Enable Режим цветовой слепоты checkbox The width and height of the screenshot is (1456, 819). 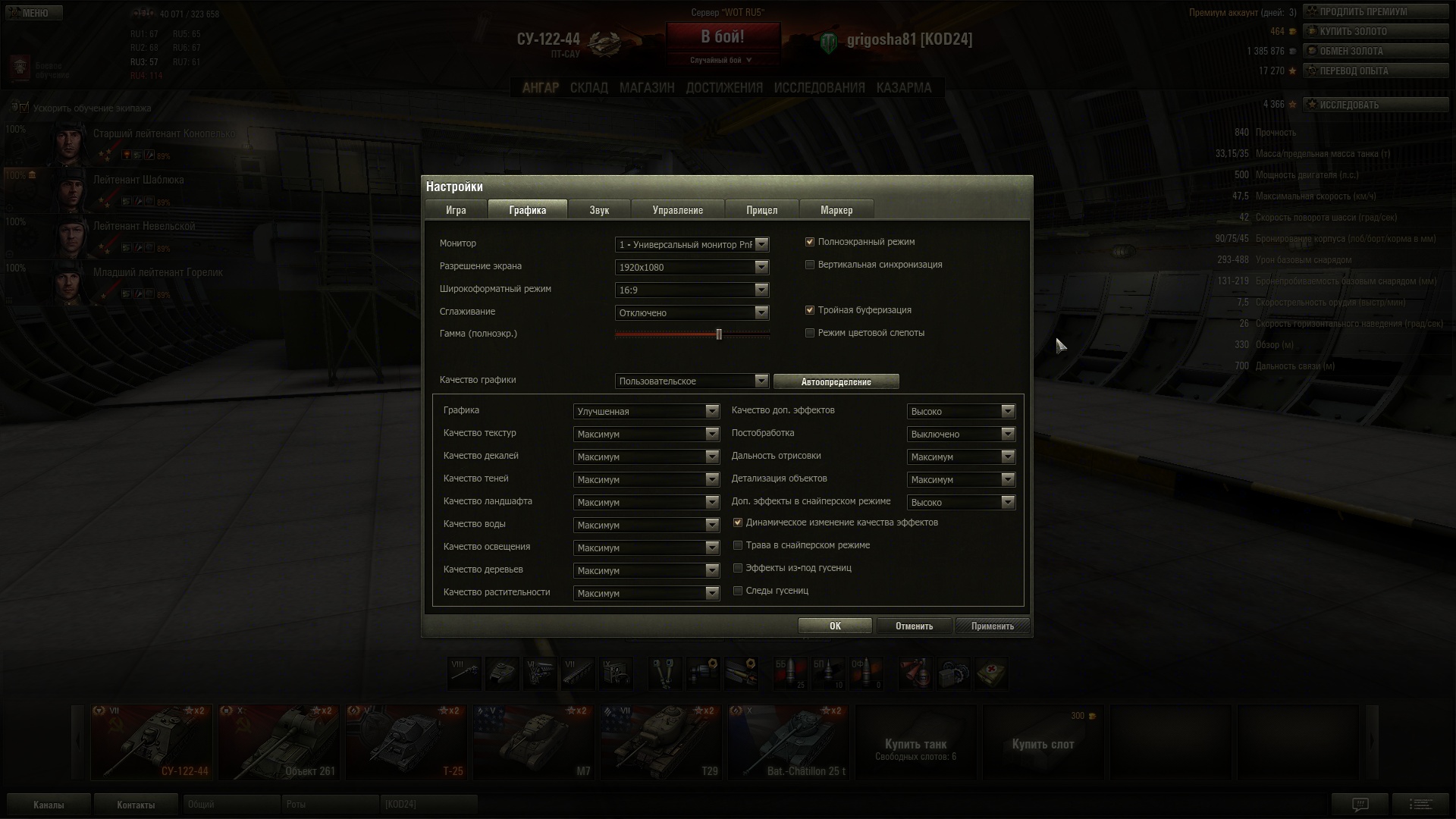(x=810, y=333)
